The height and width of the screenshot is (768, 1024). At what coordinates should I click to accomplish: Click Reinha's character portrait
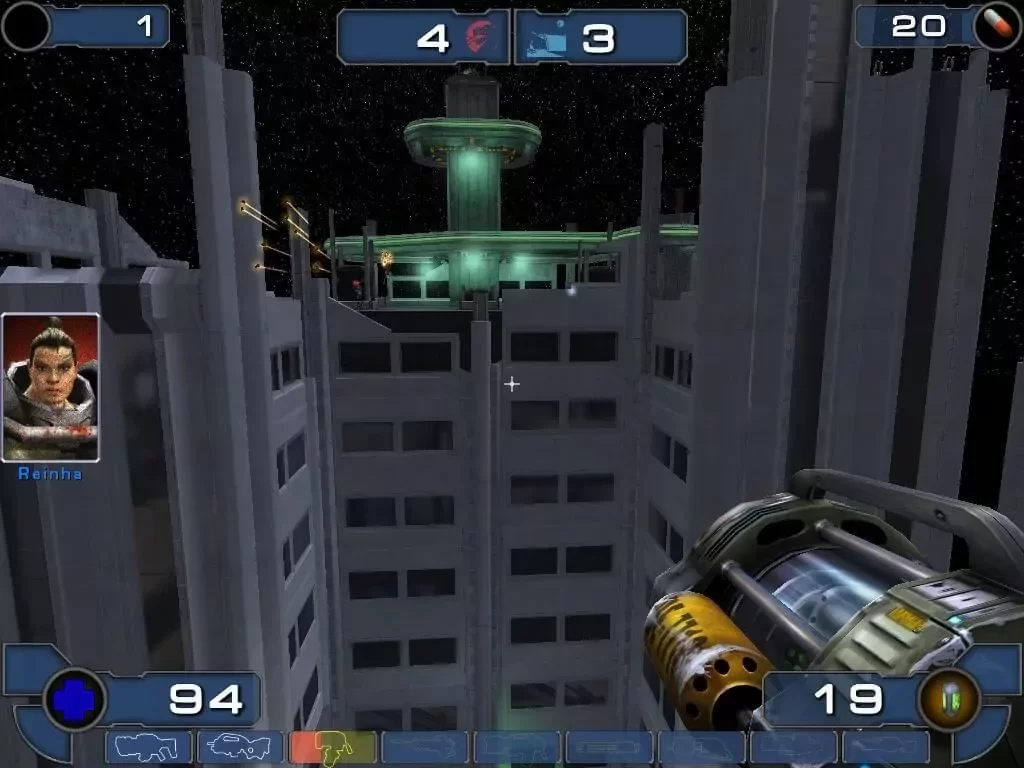pos(50,387)
